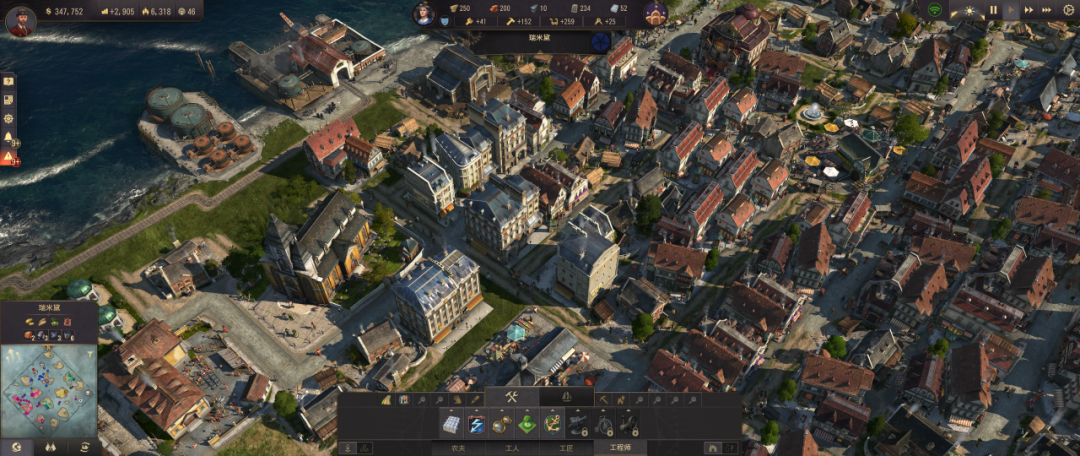Open the settings gear menu

point(1067,10)
